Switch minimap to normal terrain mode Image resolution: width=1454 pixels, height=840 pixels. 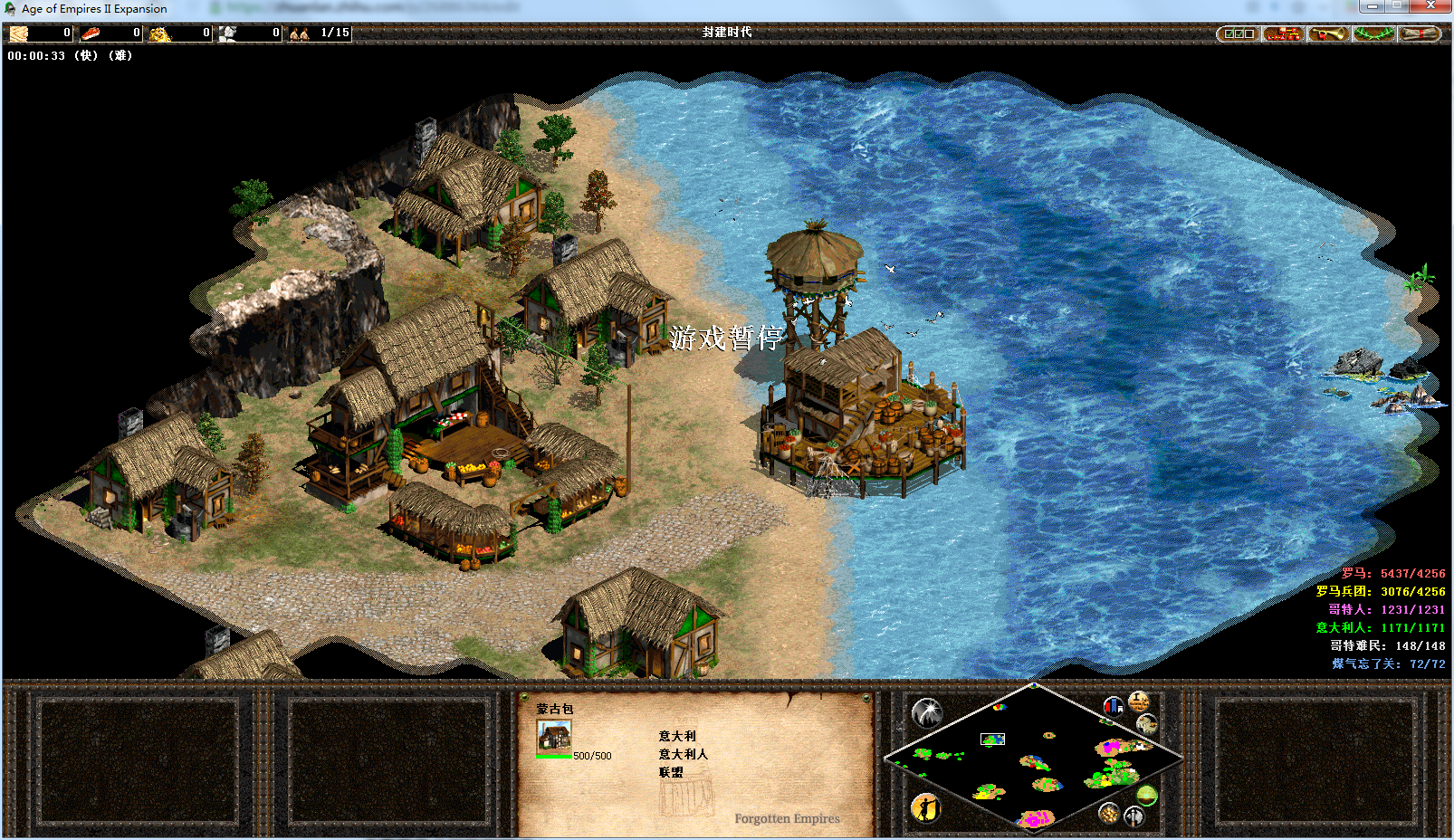click(1147, 723)
